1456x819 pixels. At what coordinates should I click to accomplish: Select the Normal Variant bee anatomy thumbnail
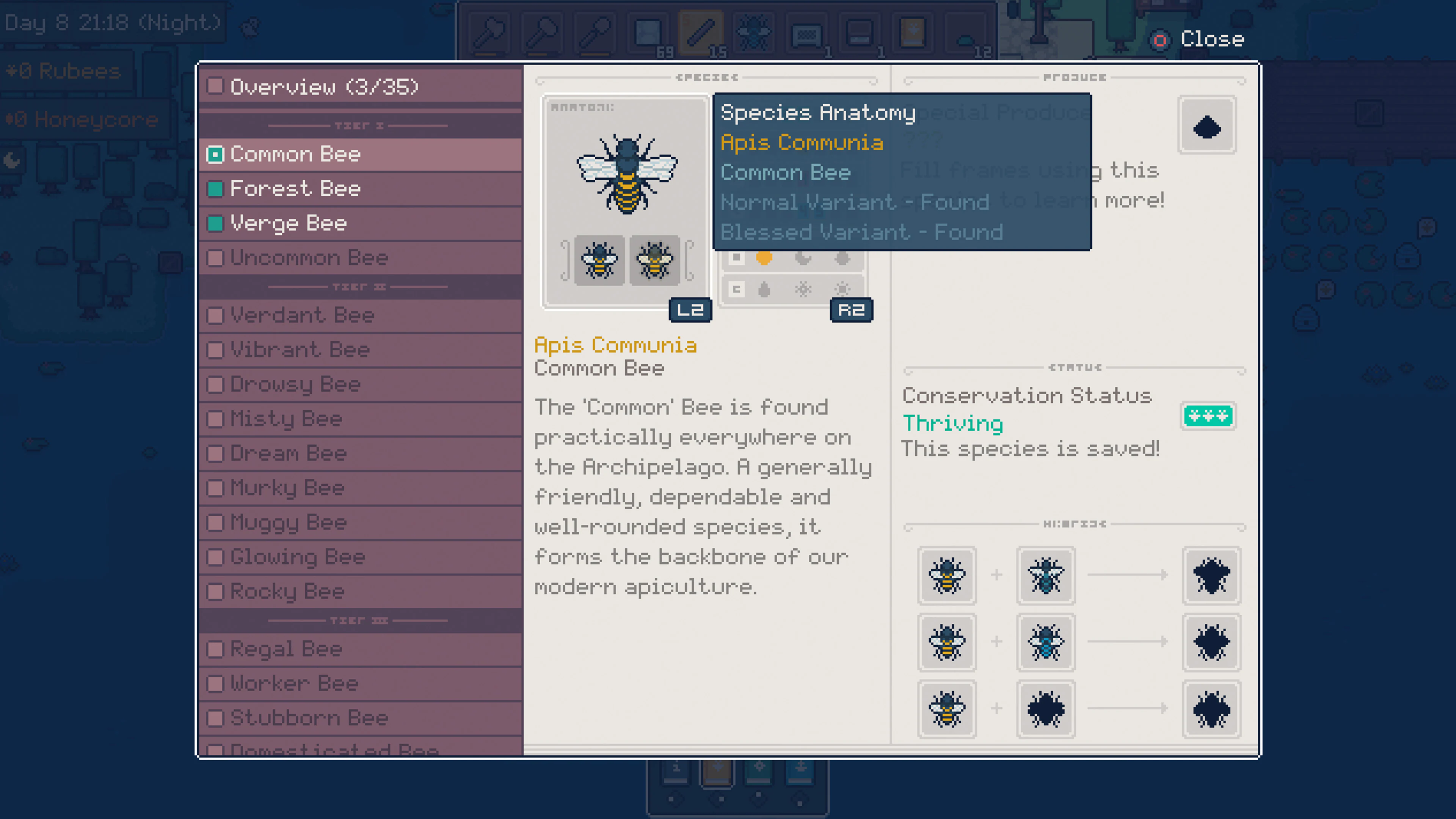tap(600, 260)
